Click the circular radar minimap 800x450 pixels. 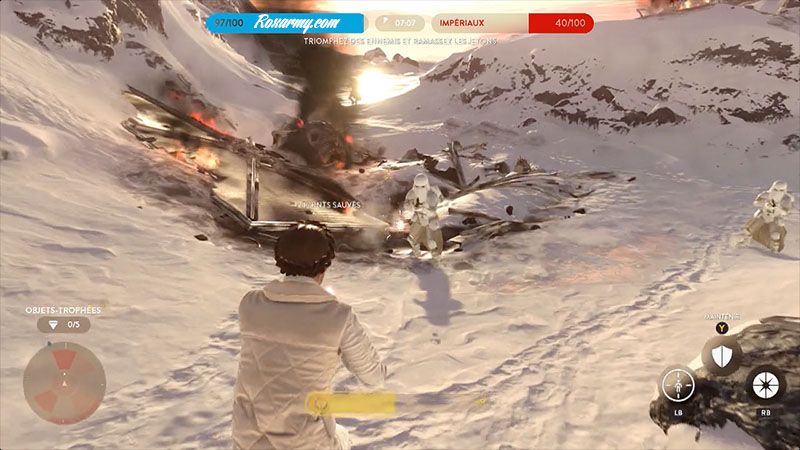click(x=64, y=383)
